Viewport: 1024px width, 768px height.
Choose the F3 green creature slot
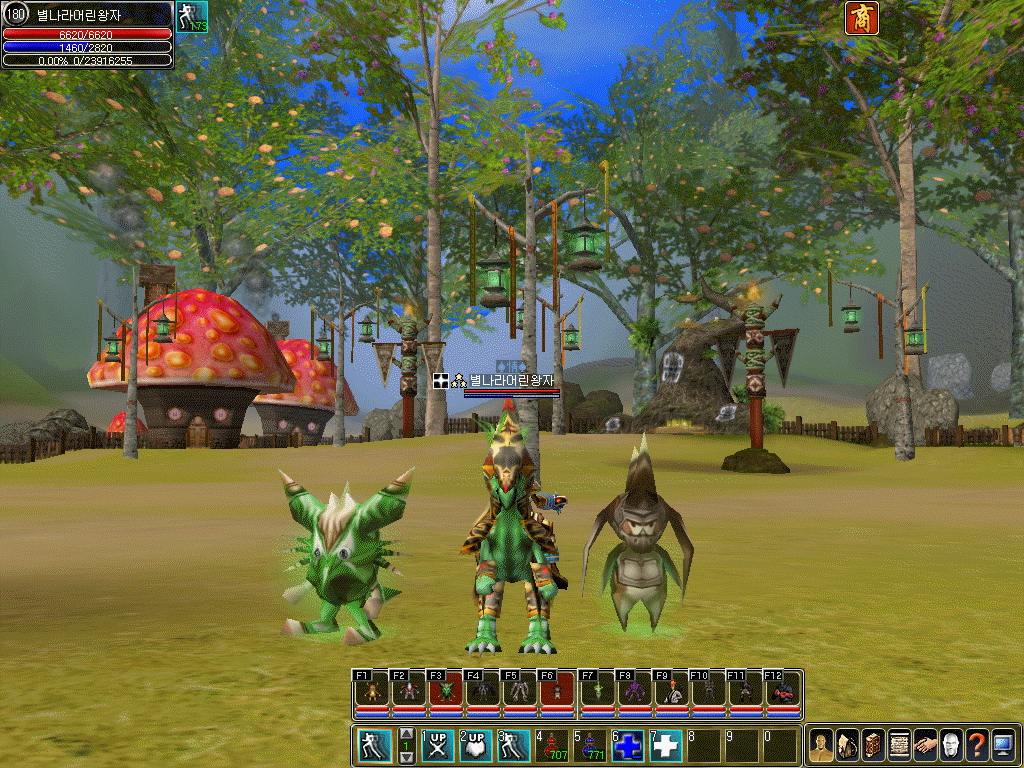(446, 692)
